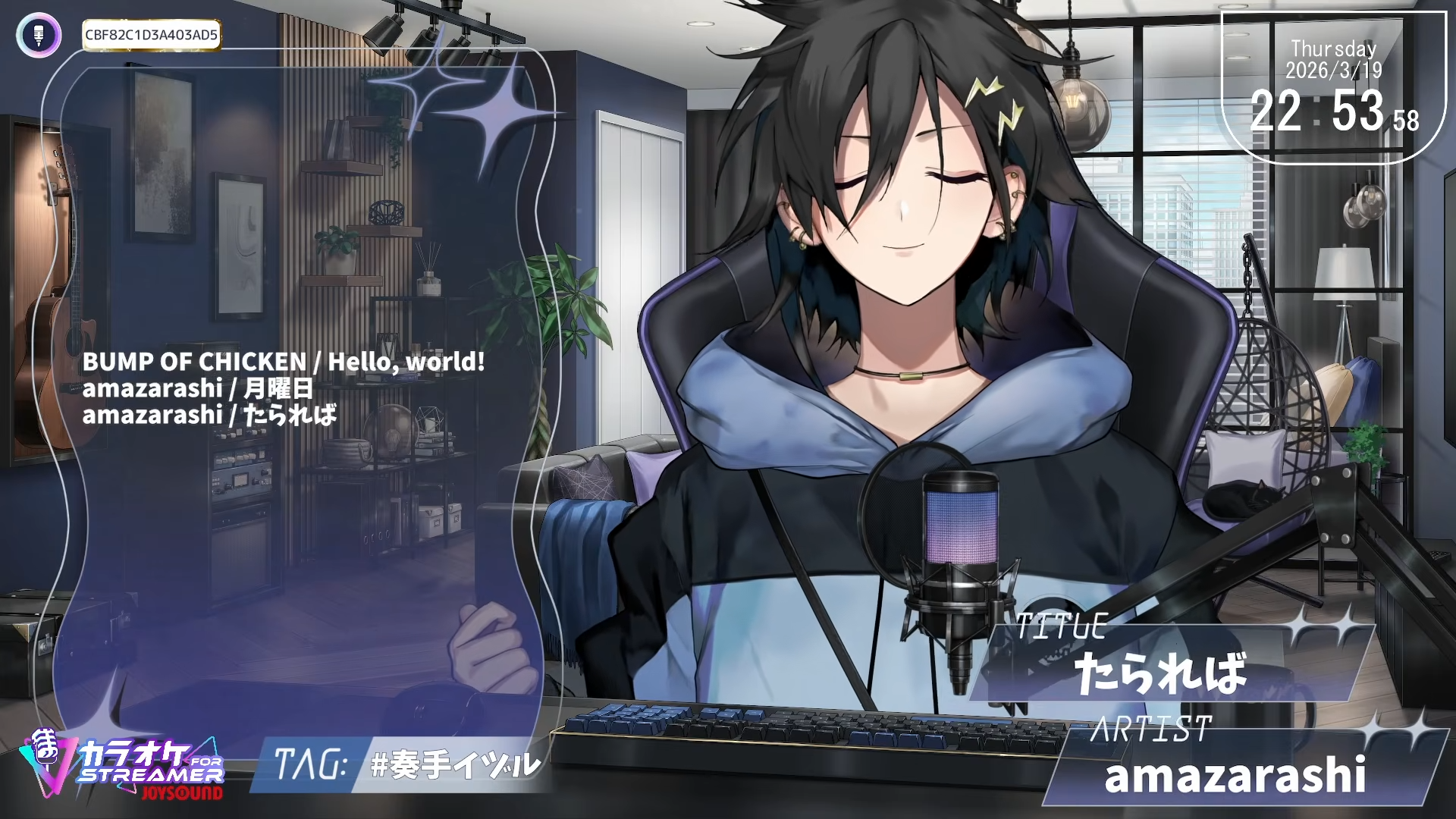
Task: Select the amazarashi 月曜日 song entry
Action: 197,388
